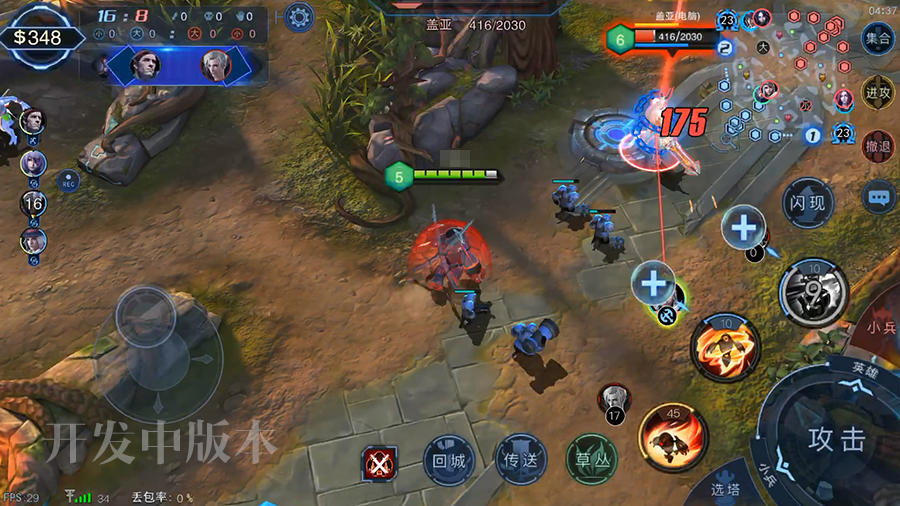Tap the 草丛 bush button

click(592, 461)
